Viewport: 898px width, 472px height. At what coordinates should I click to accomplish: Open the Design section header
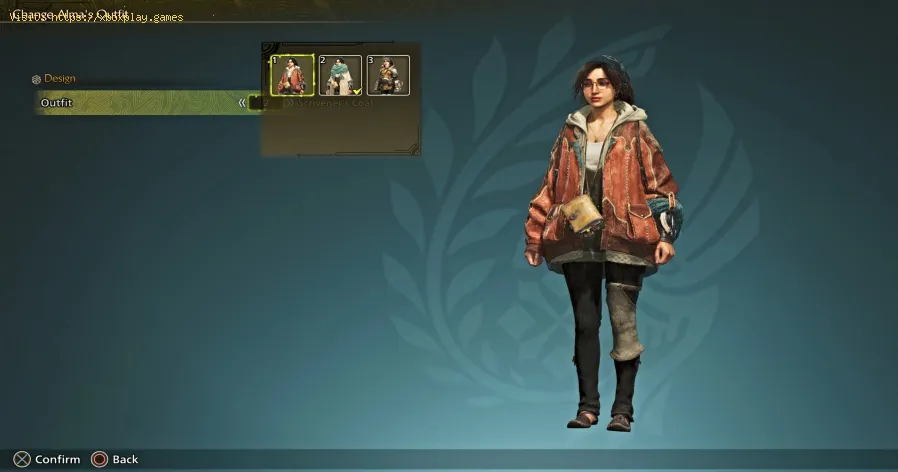click(59, 79)
